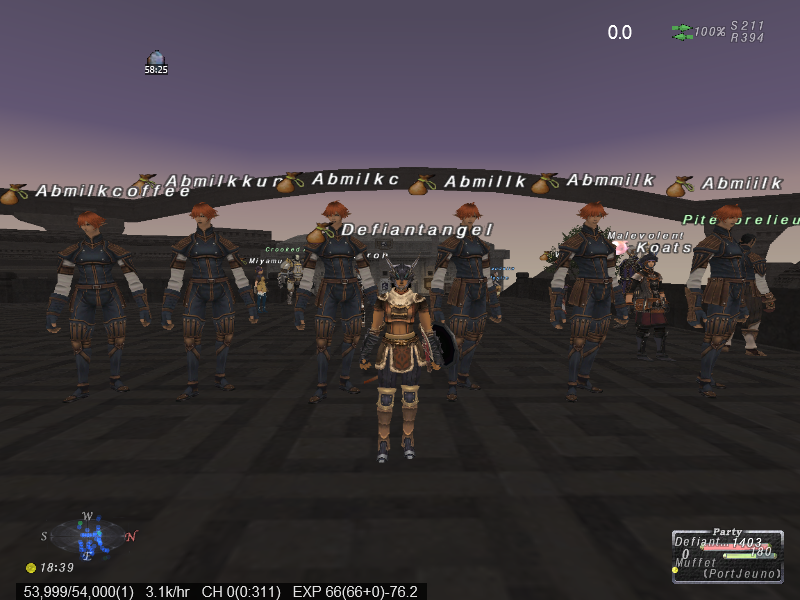Click the status effect icon showing 58:25
This screenshot has height=600, width=800.
(x=155, y=59)
